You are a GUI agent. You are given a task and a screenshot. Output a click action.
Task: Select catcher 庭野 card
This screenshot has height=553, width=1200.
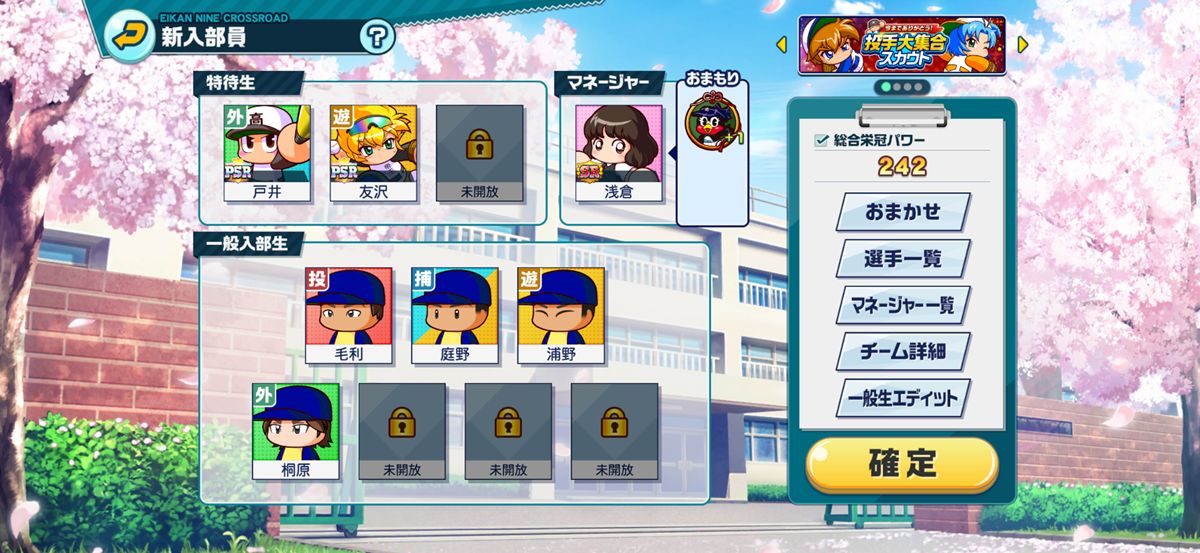(x=454, y=315)
